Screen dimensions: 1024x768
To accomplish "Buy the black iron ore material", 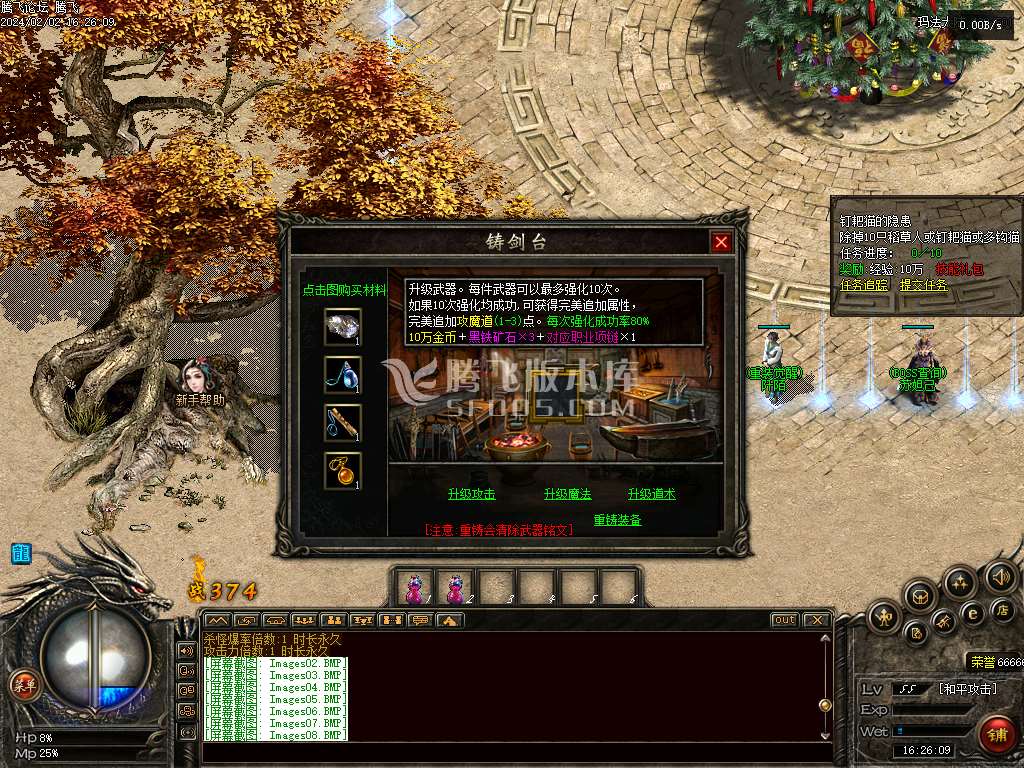I will click(343, 326).
